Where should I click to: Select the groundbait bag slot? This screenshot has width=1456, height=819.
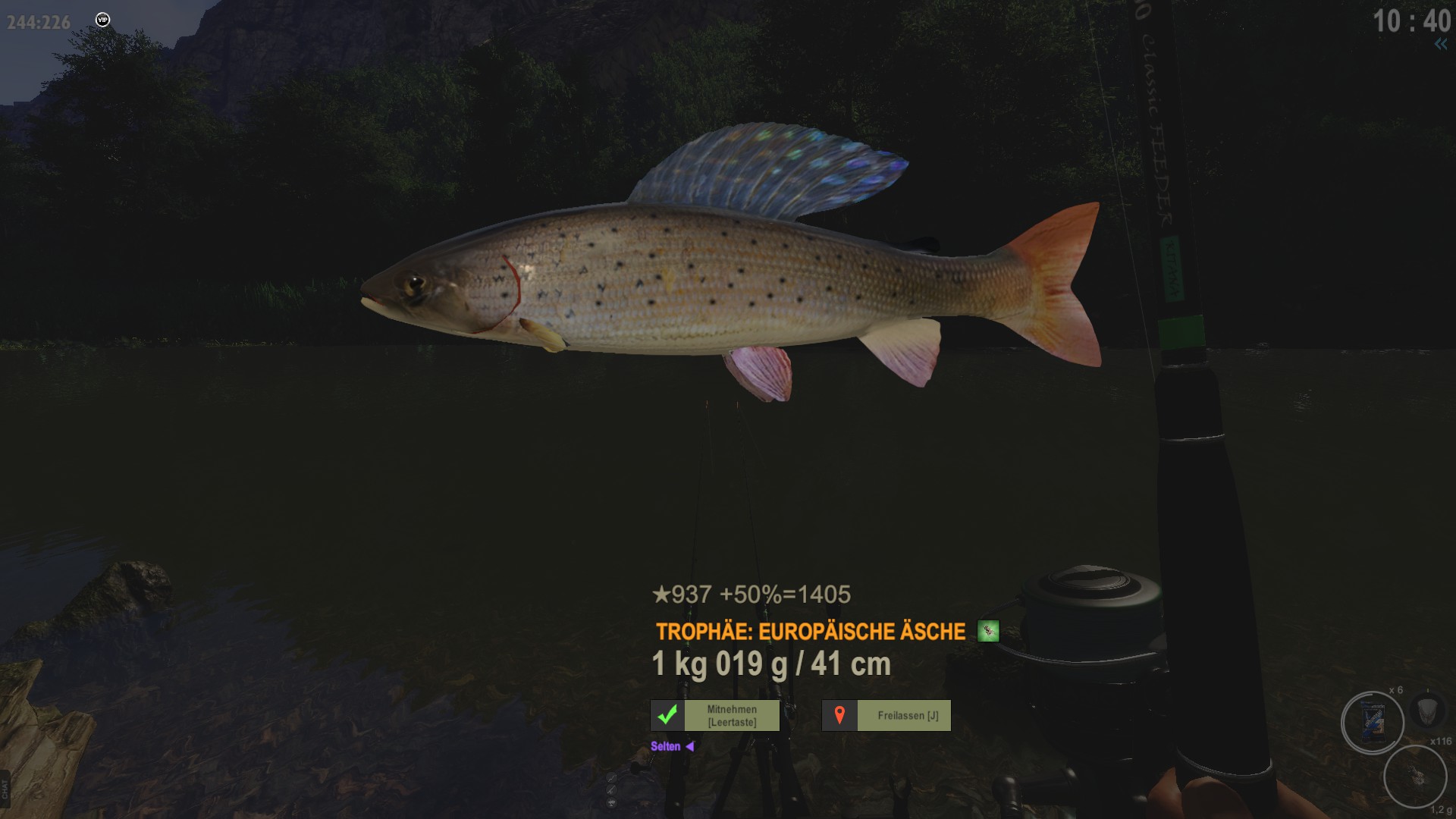[x=1372, y=722]
